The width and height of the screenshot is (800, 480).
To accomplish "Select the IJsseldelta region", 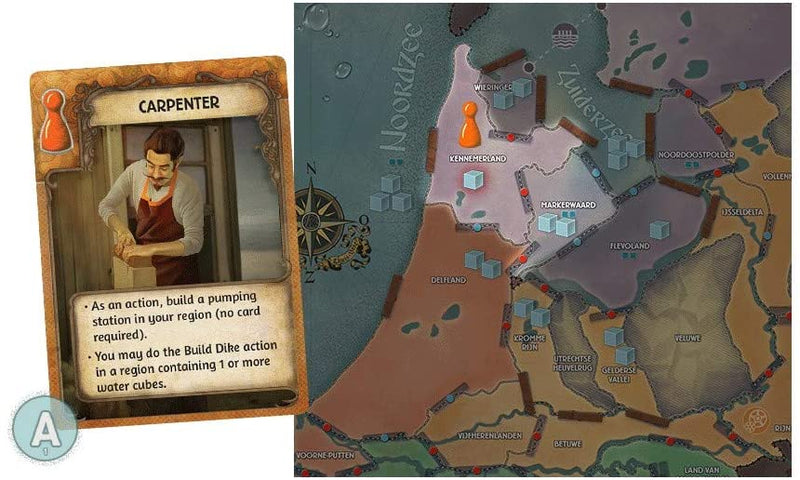I will coord(739,212).
